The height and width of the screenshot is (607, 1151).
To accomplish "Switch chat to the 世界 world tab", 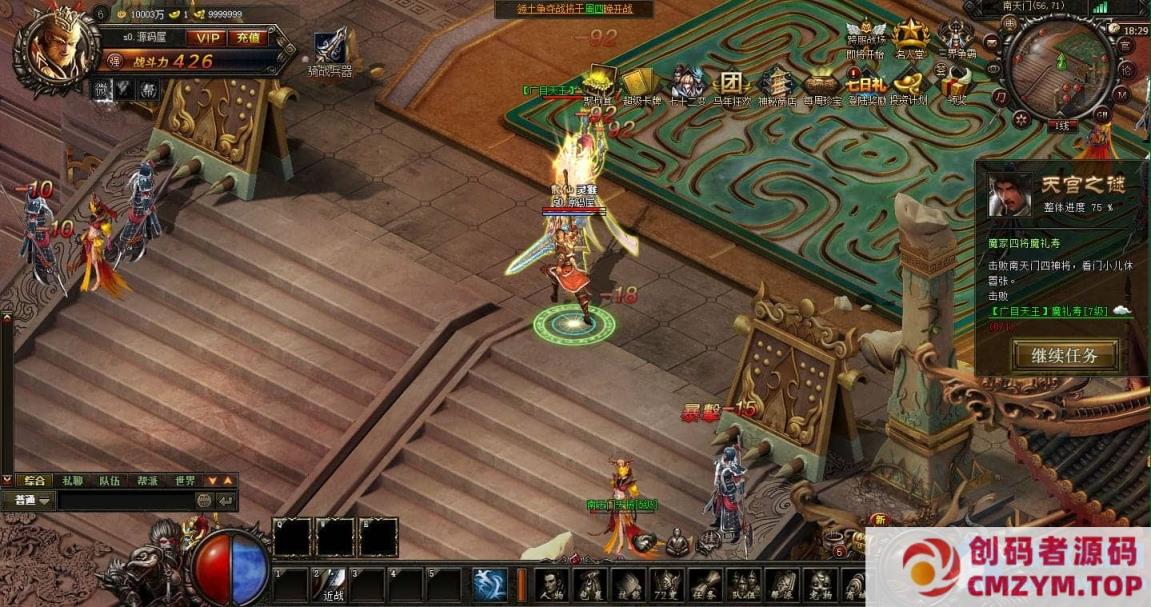I will pyautogui.click(x=185, y=481).
